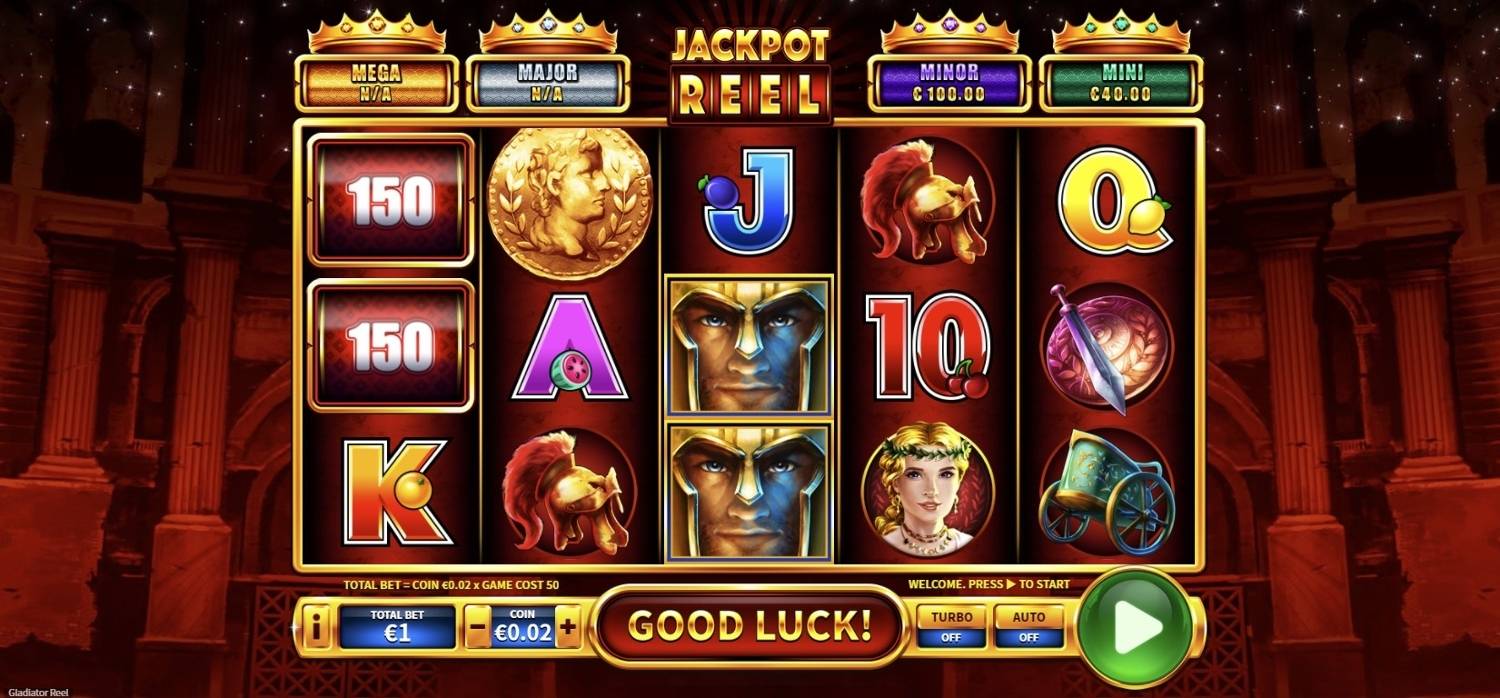Start the spin with the green play button
The height and width of the screenshot is (698, 1500).
(x=1137, y=627)
